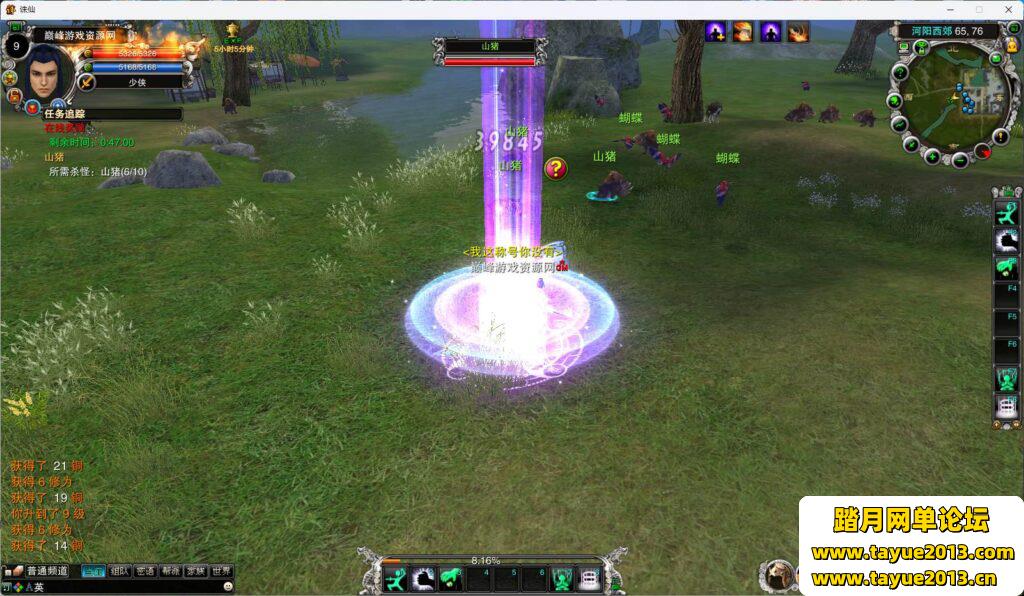Viewport: 1024px width, 596px height.
Task: Click the minimap plus zoom button
Action: point(932,156)
